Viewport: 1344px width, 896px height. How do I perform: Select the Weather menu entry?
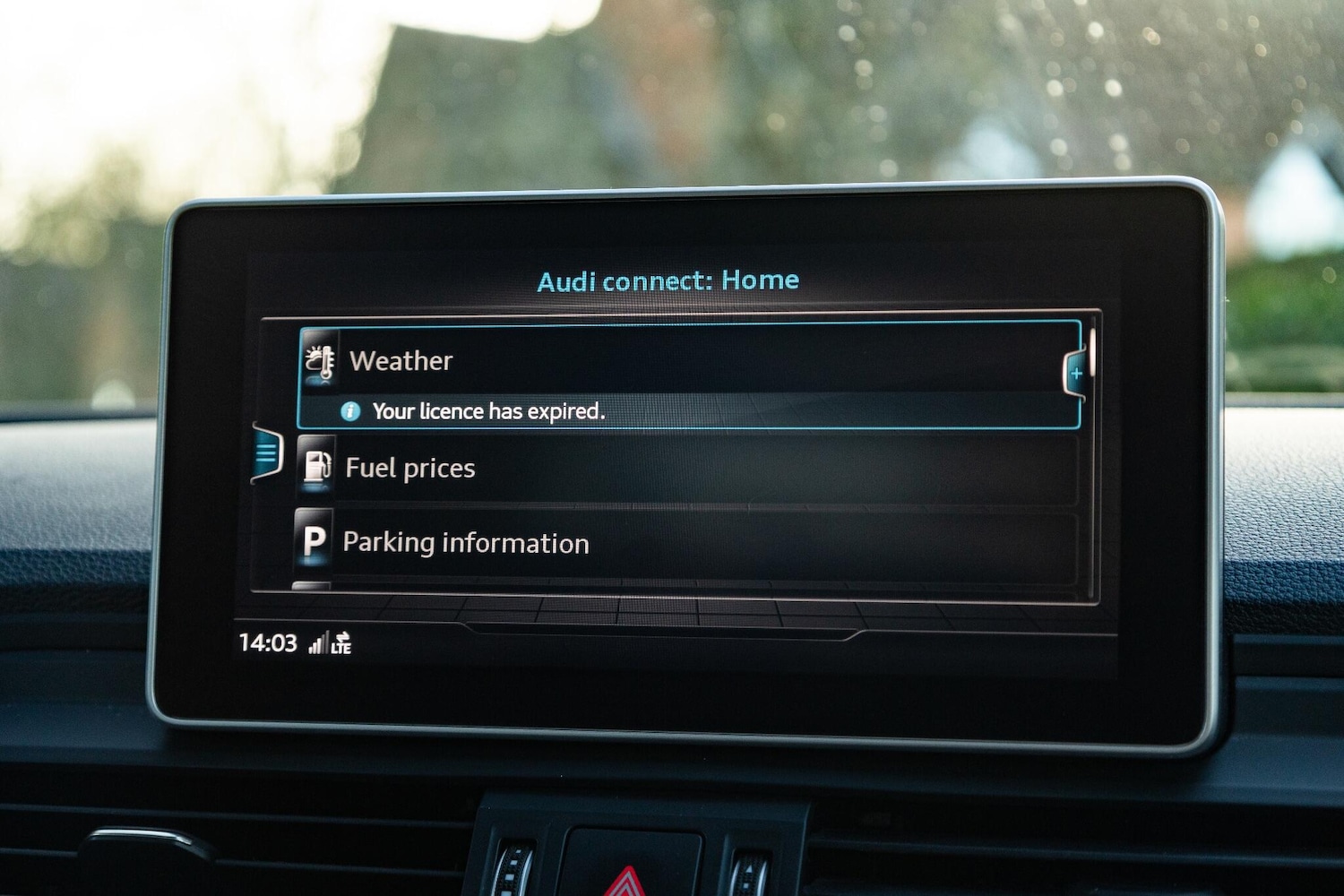click(x=401, y=361)
